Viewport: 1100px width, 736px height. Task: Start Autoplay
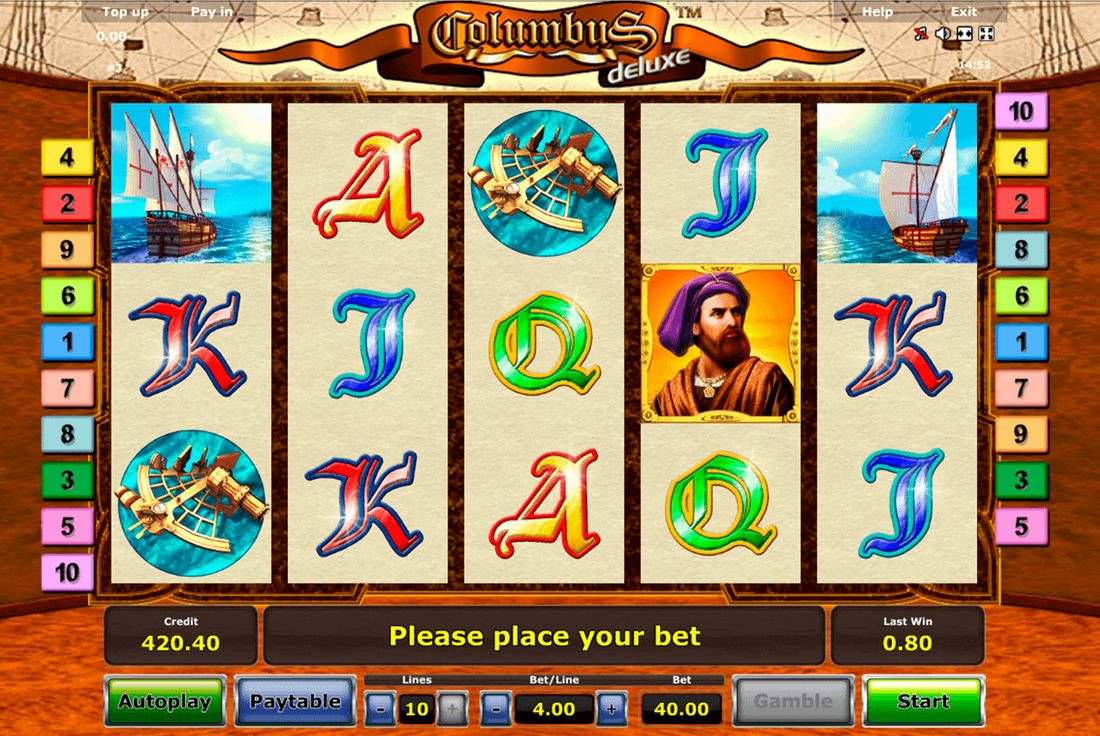pos(165,701)
